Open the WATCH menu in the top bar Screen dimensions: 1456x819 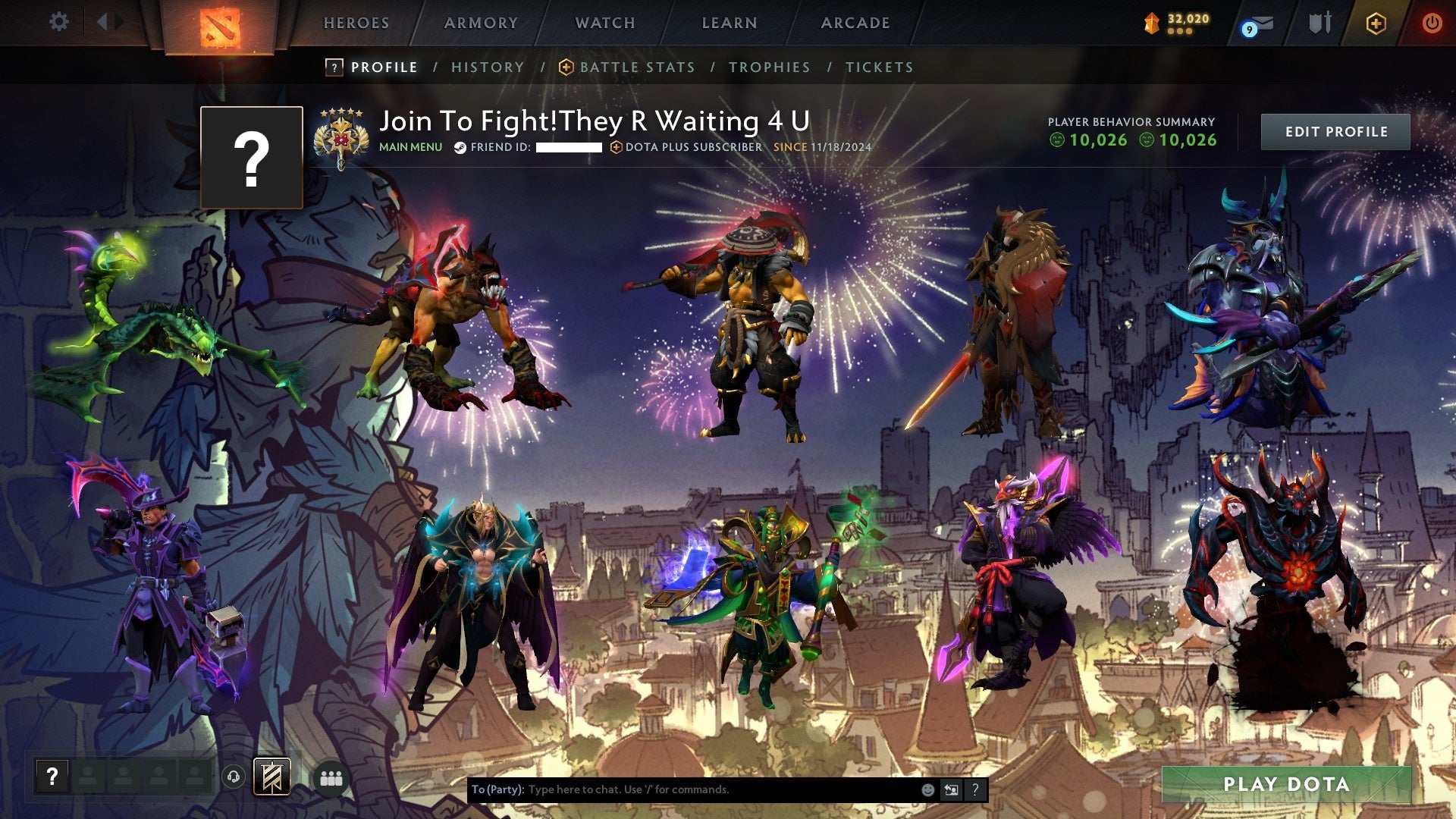pos(604,23)
